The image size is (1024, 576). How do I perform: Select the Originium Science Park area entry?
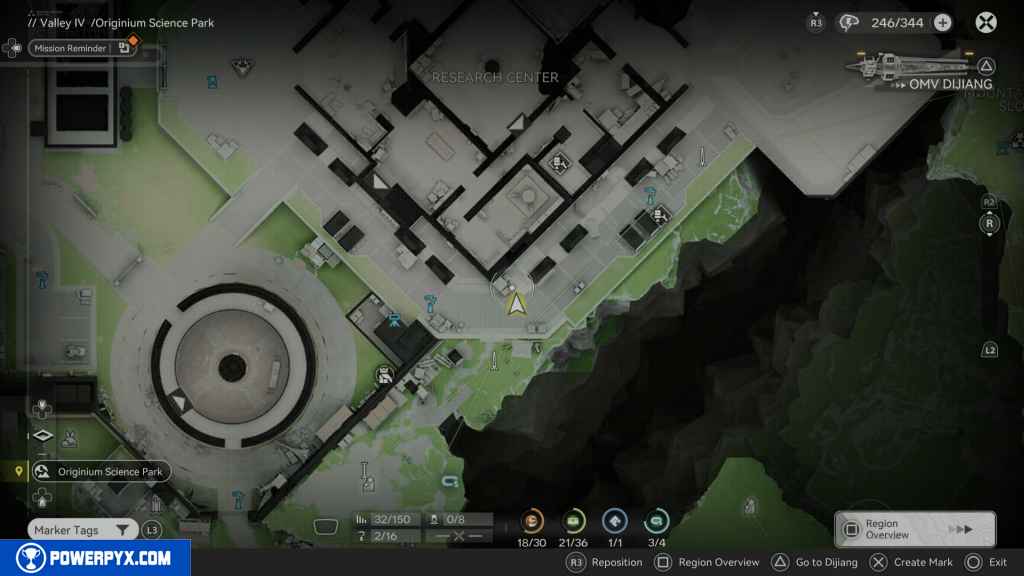coord(99,471)
